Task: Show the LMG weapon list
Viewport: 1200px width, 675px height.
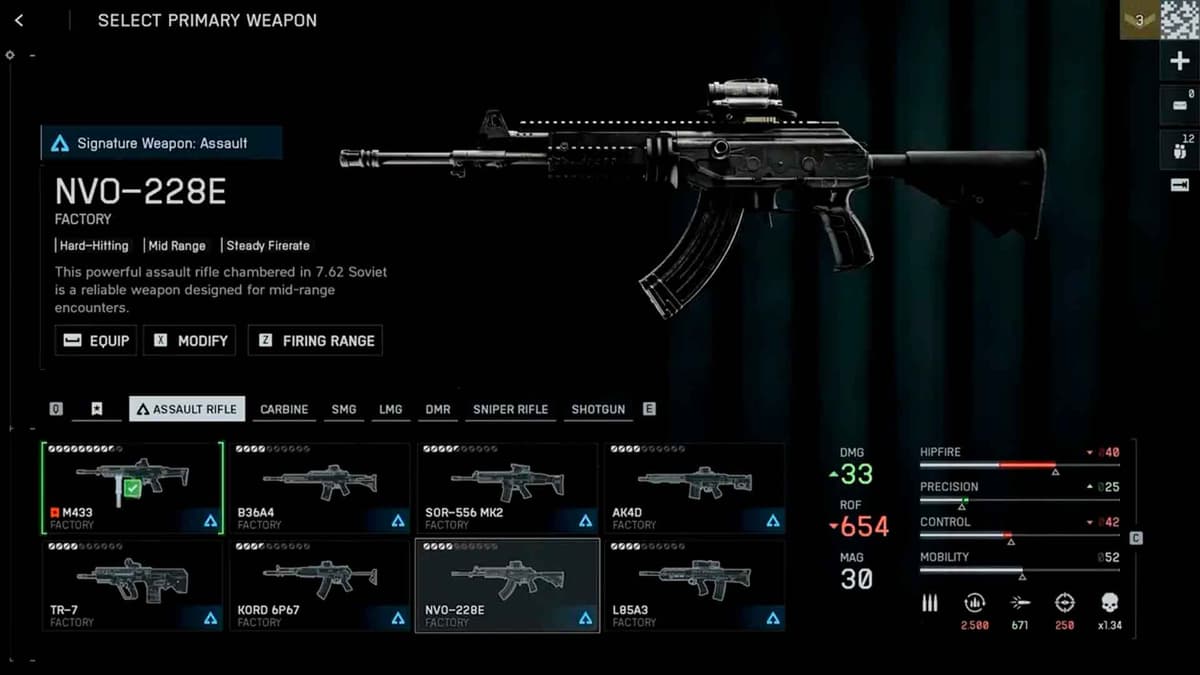Action: [390, 409]
